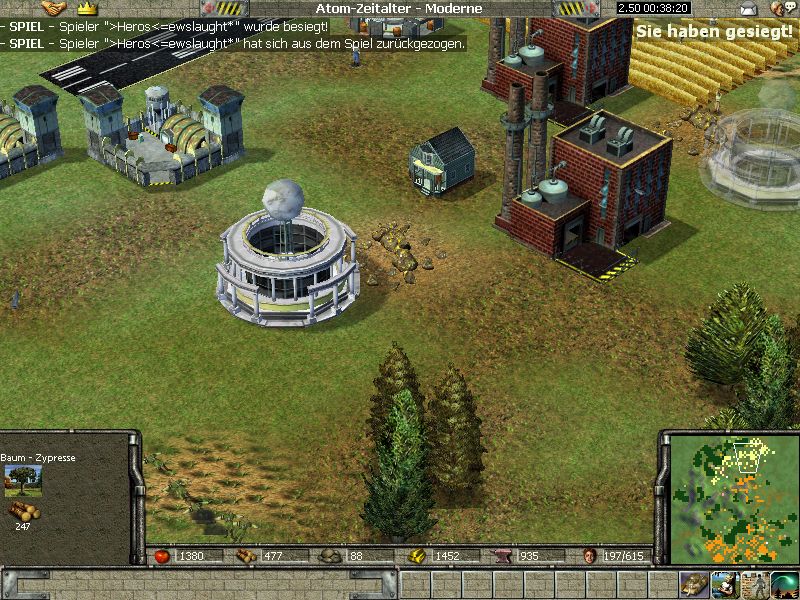Click the tank icon button
Image resolution: width=800 pixels, height=600 pixels.
(693, 584)
